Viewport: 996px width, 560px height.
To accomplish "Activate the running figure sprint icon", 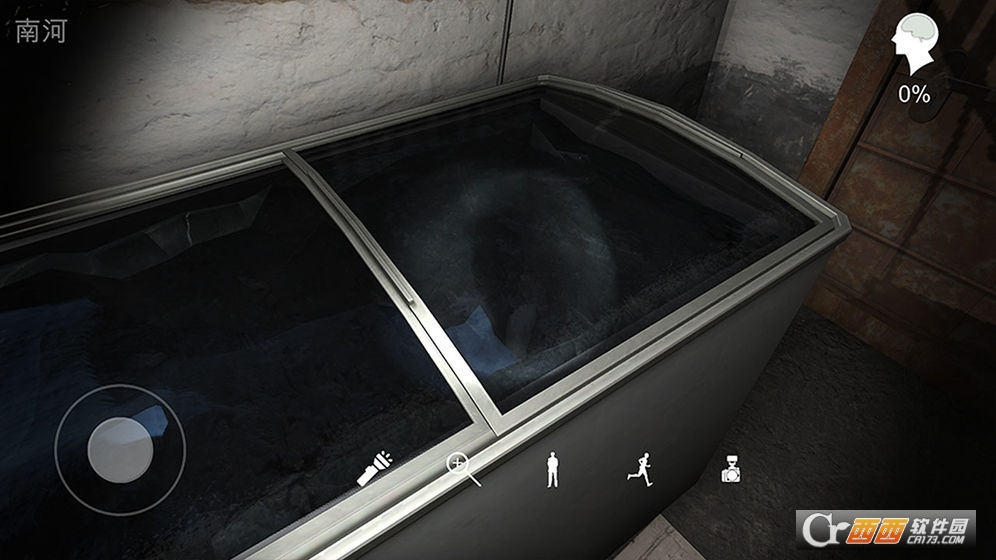I will tap(639, 467).
